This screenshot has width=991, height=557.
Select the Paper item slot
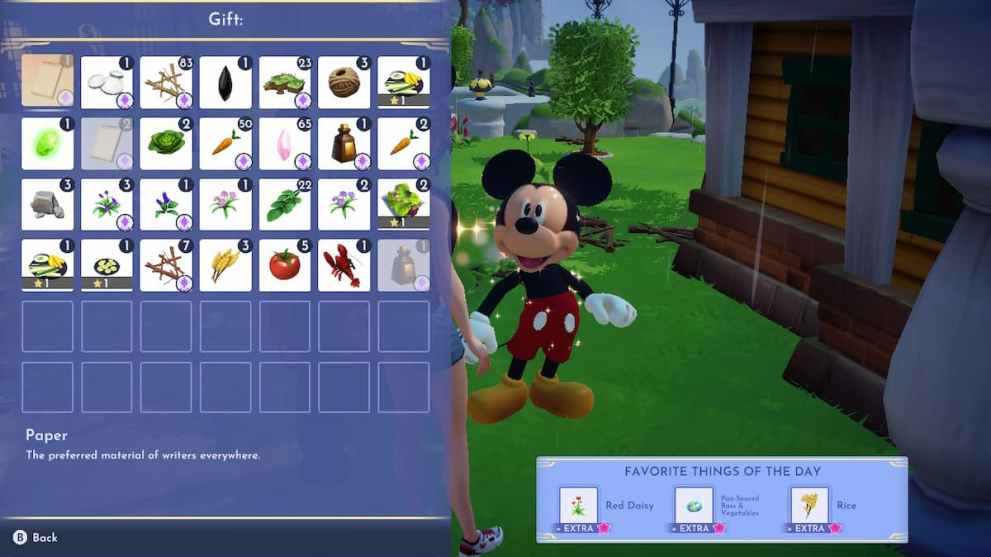tap(48, 82)
